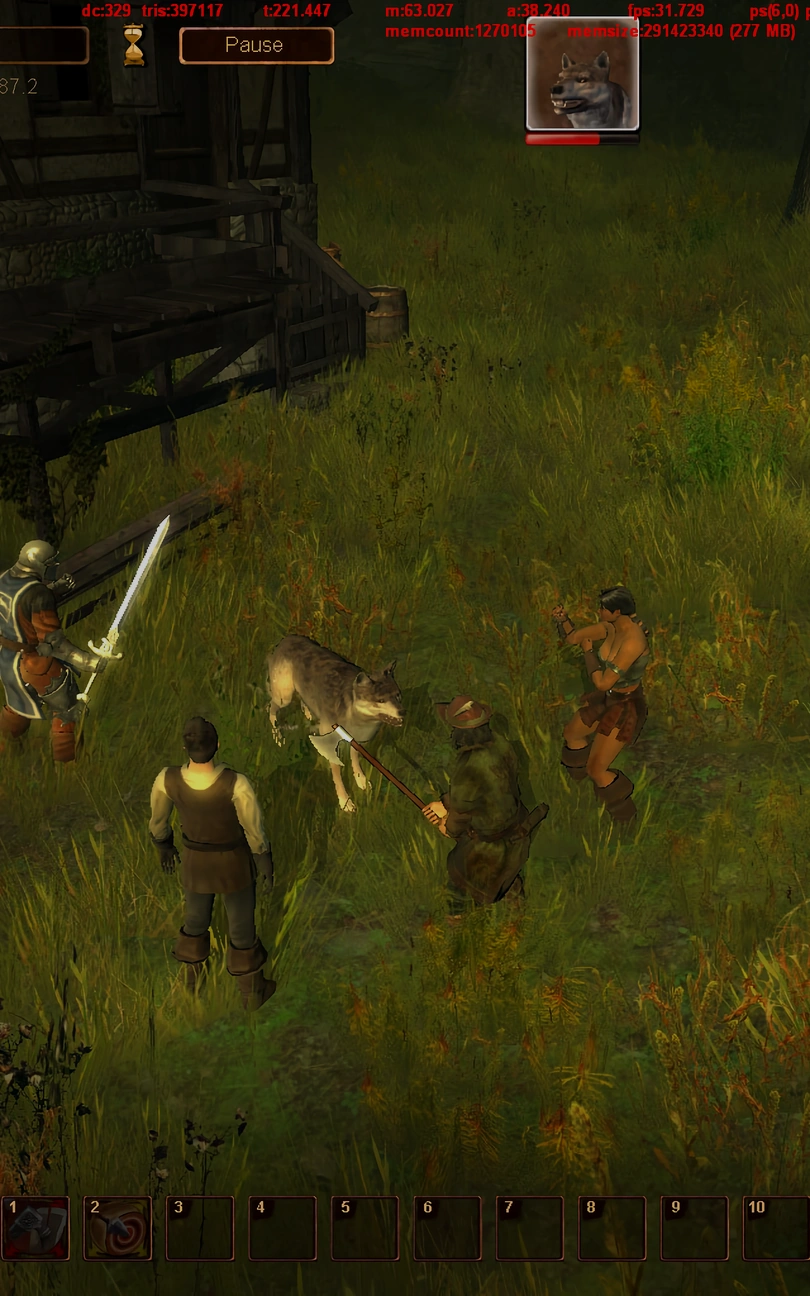Click empty hotbar slot 10
The height and width of the screenshot is (1296, 810).
tap(776, 1229)
